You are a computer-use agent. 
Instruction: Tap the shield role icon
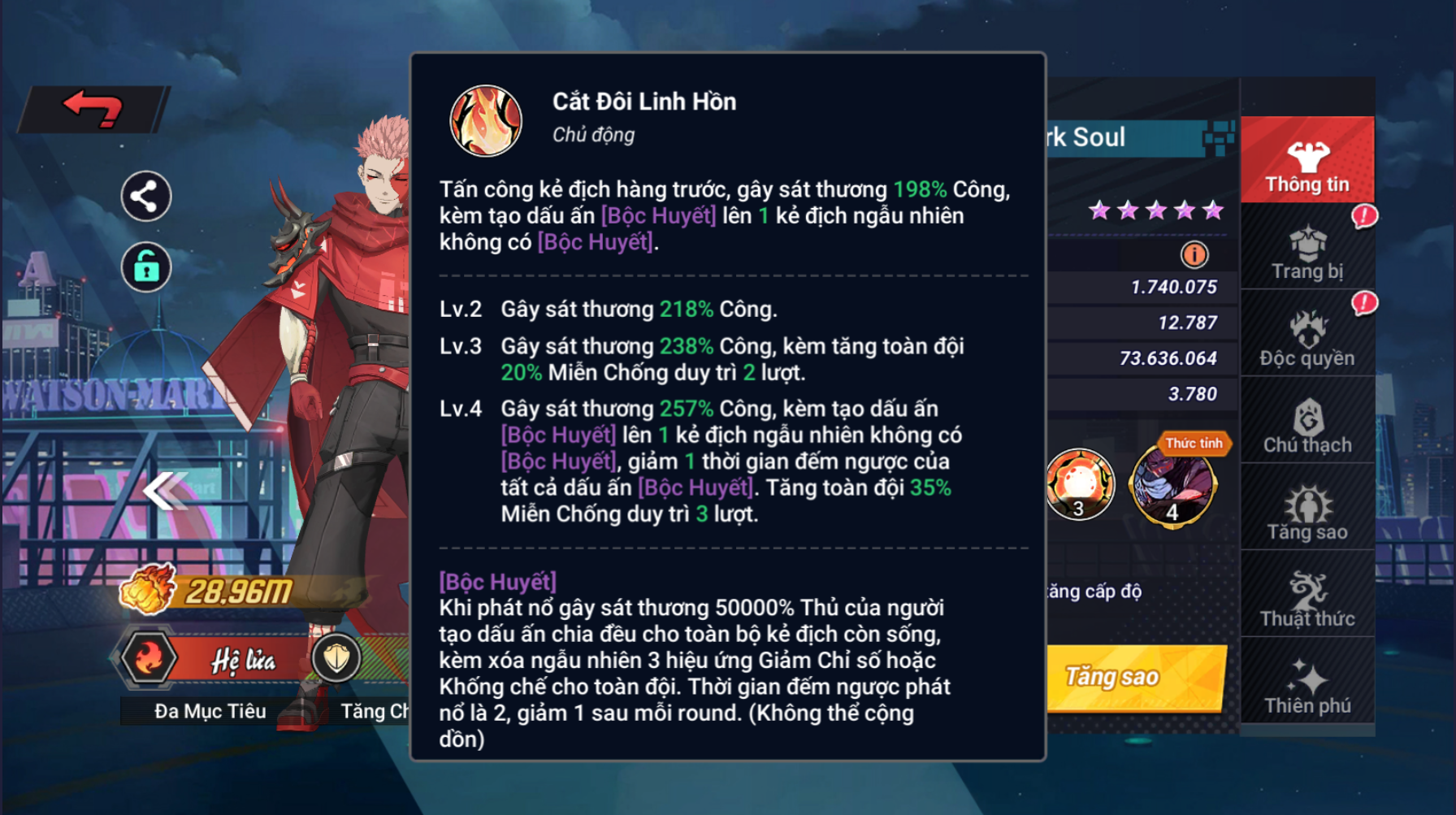point(336,659)
